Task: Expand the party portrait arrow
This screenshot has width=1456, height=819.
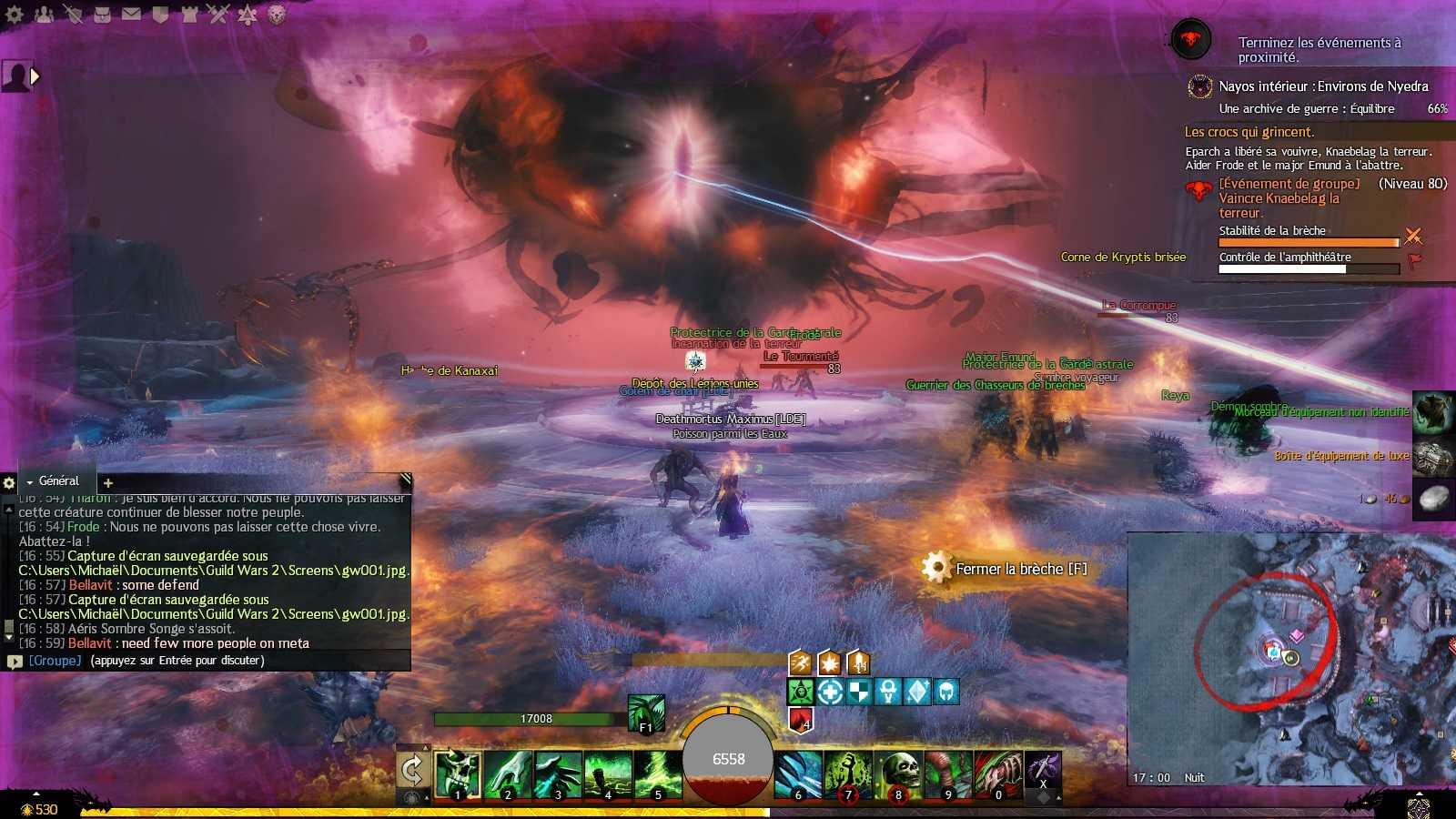Action: tap(35, 76)
